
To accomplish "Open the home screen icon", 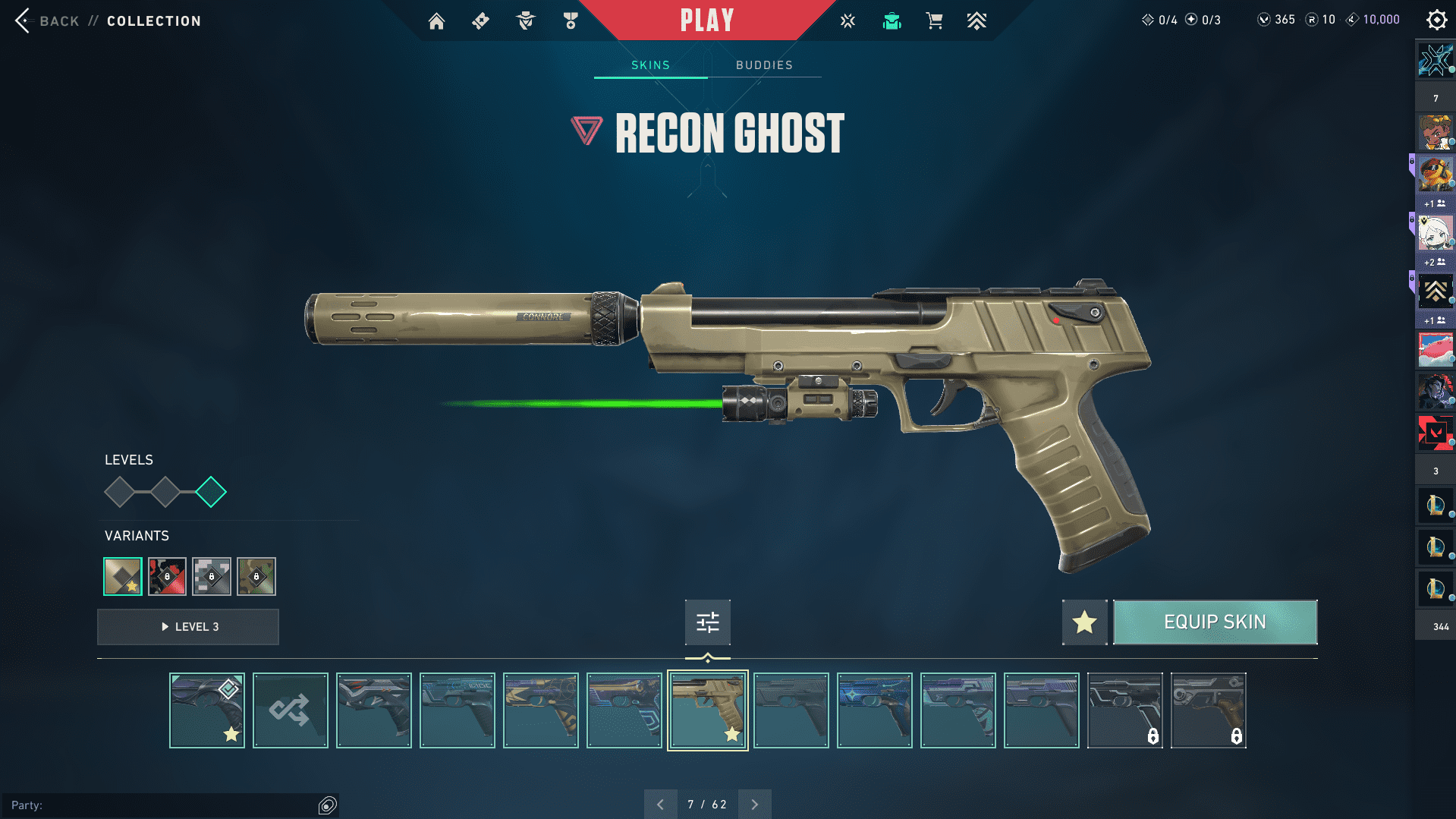I will (x=436, y=21).
